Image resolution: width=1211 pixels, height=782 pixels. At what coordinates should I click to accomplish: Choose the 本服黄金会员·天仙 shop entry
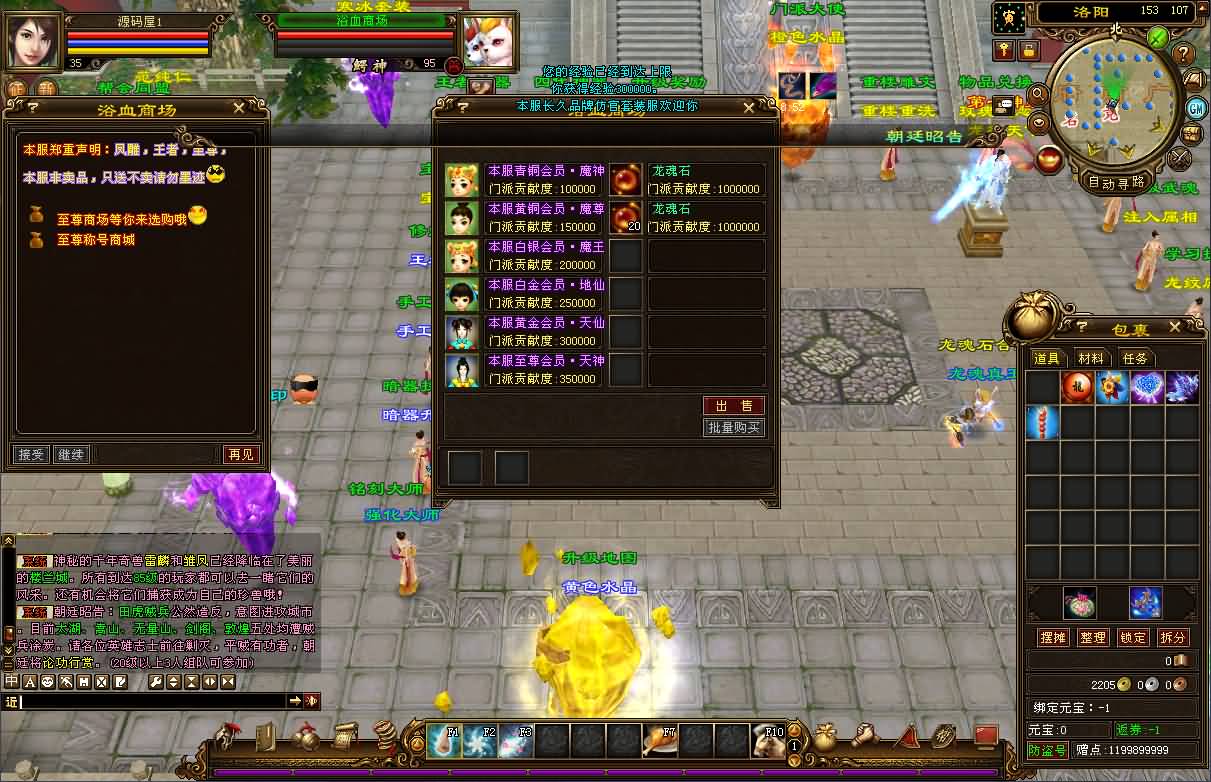[544, 332]
